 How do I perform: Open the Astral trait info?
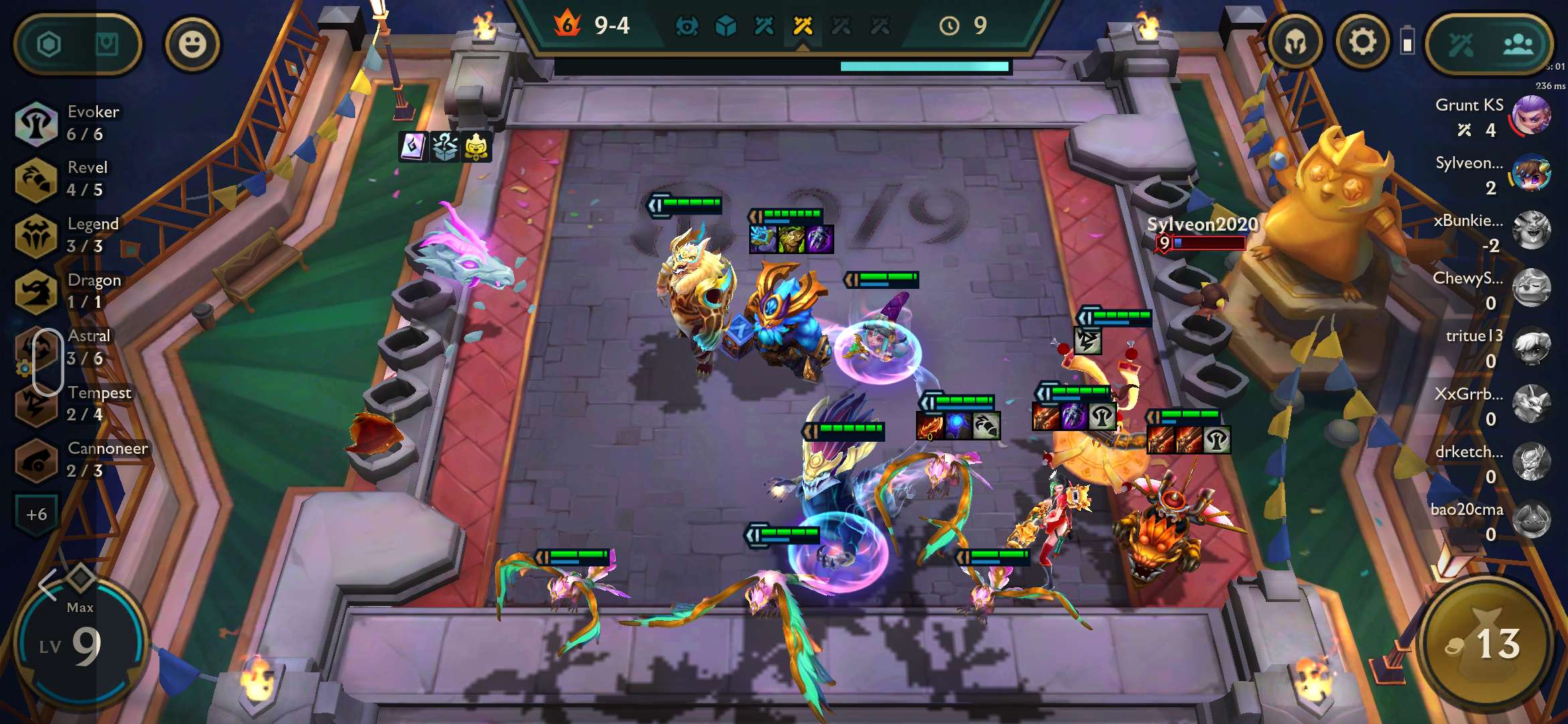pos(67,347)
